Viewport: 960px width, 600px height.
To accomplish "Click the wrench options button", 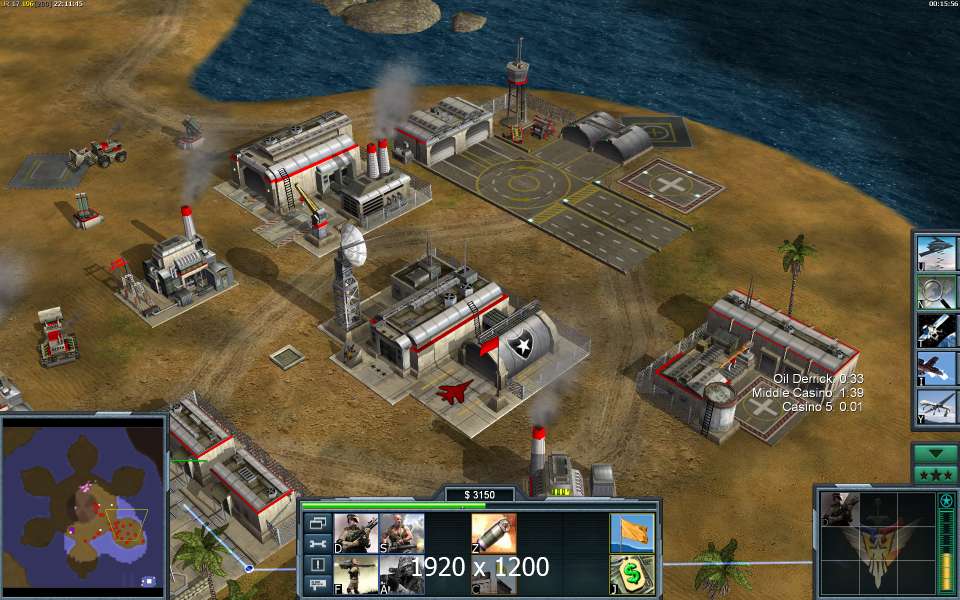I will coord(317,544).
